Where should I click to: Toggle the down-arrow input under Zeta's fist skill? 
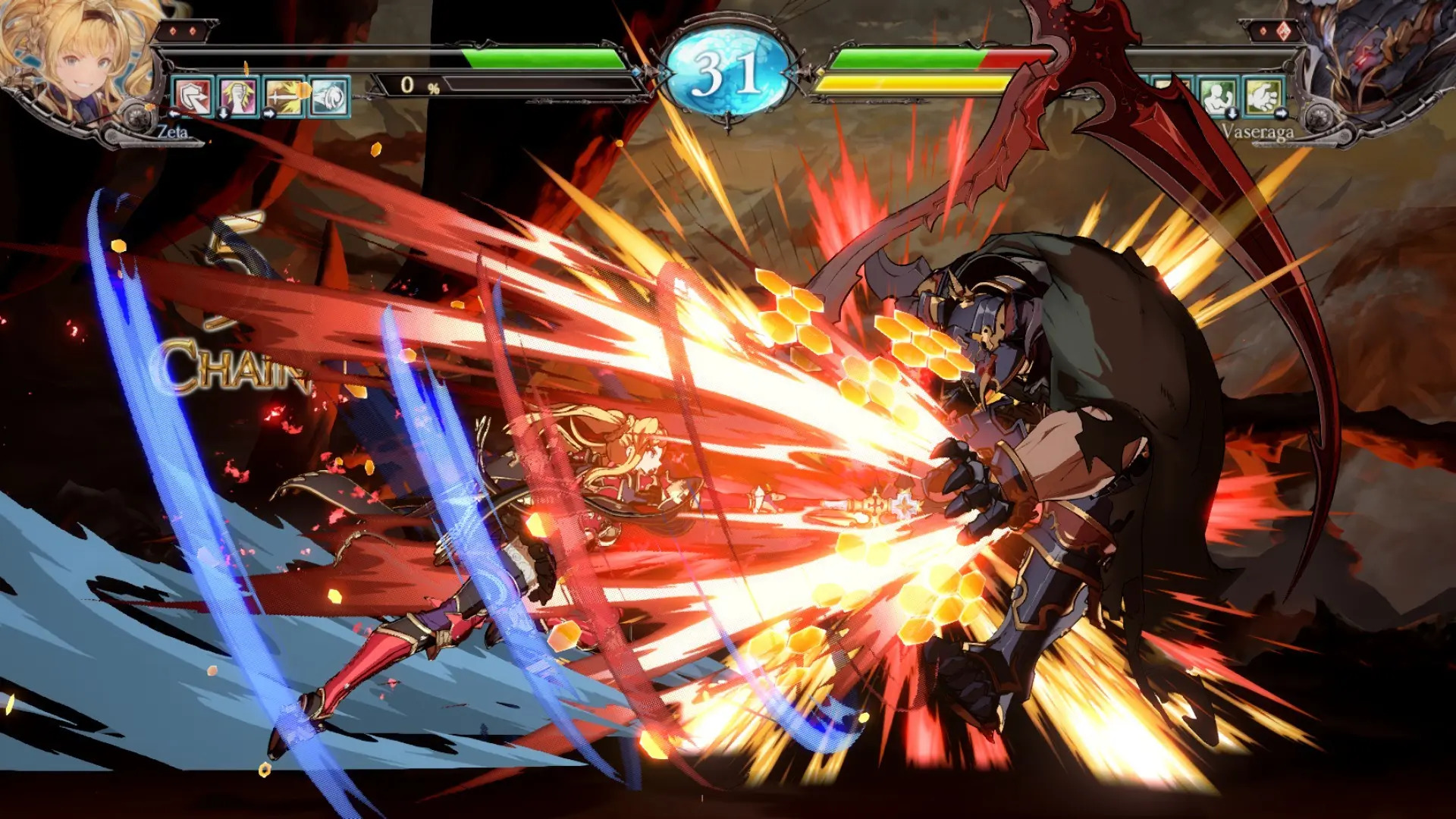point(223,114)
